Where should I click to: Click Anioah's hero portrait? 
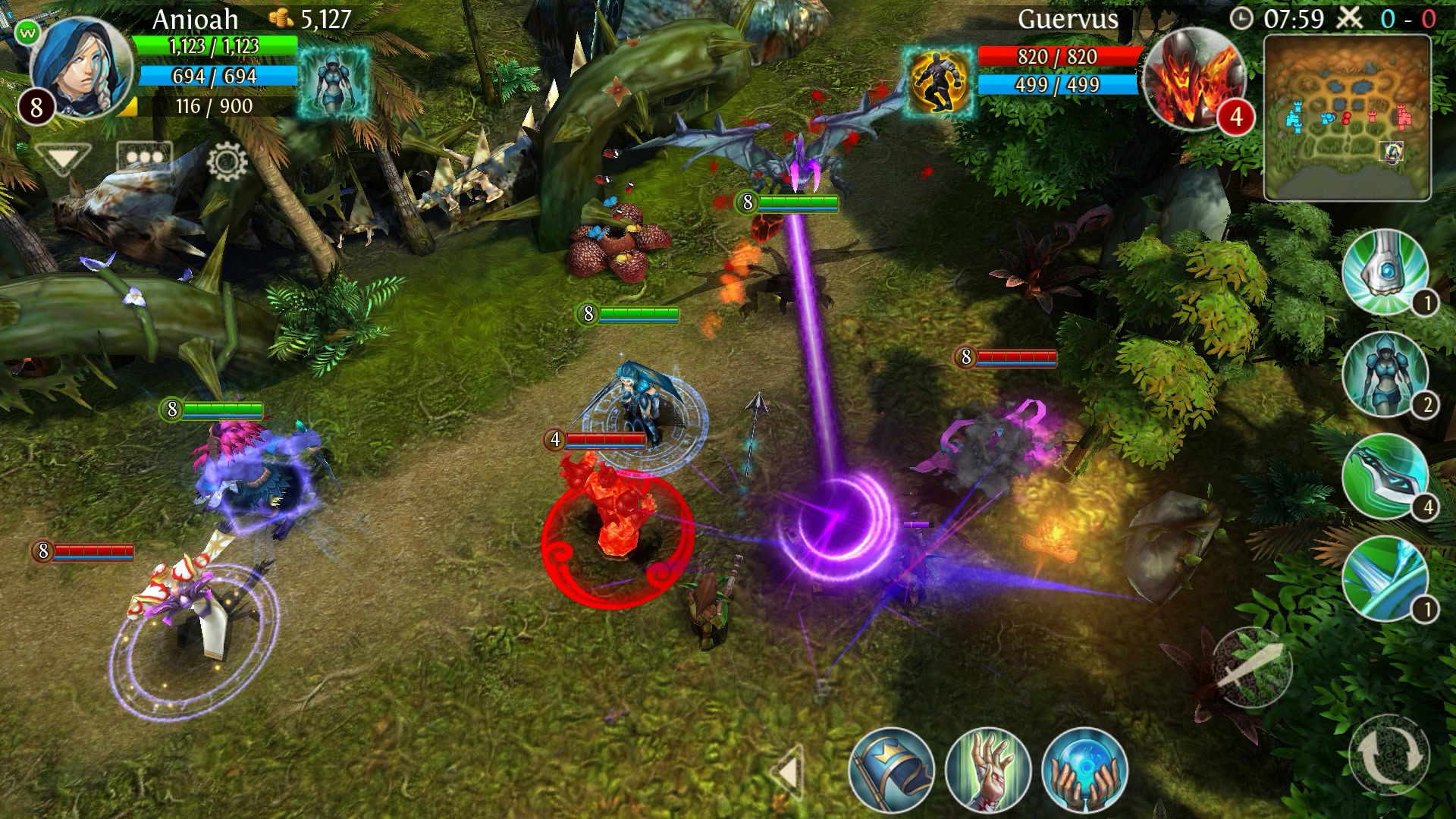click(80, 68)
